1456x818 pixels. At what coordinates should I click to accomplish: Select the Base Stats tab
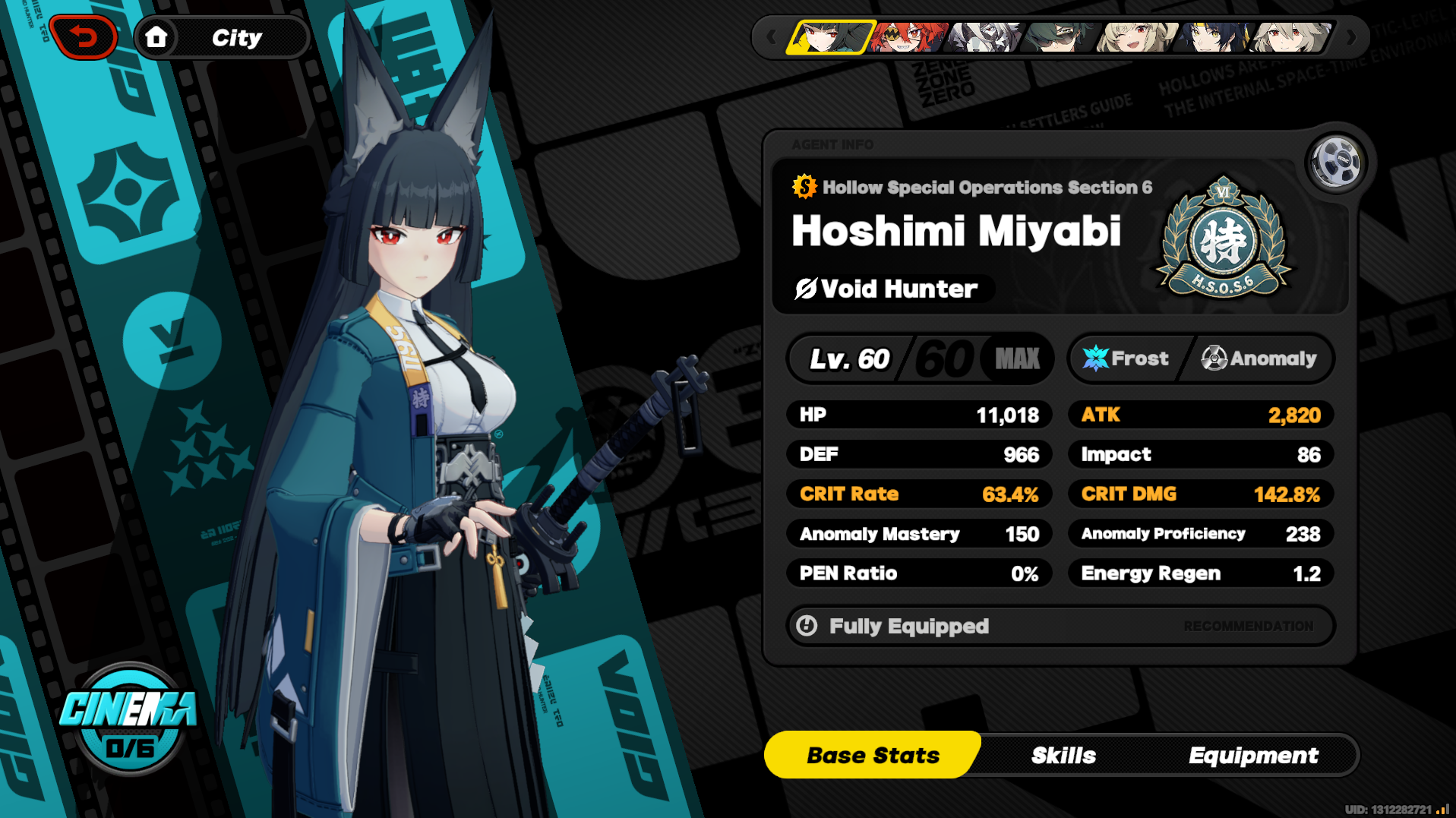pyautogui.click(x=871, y=754)
